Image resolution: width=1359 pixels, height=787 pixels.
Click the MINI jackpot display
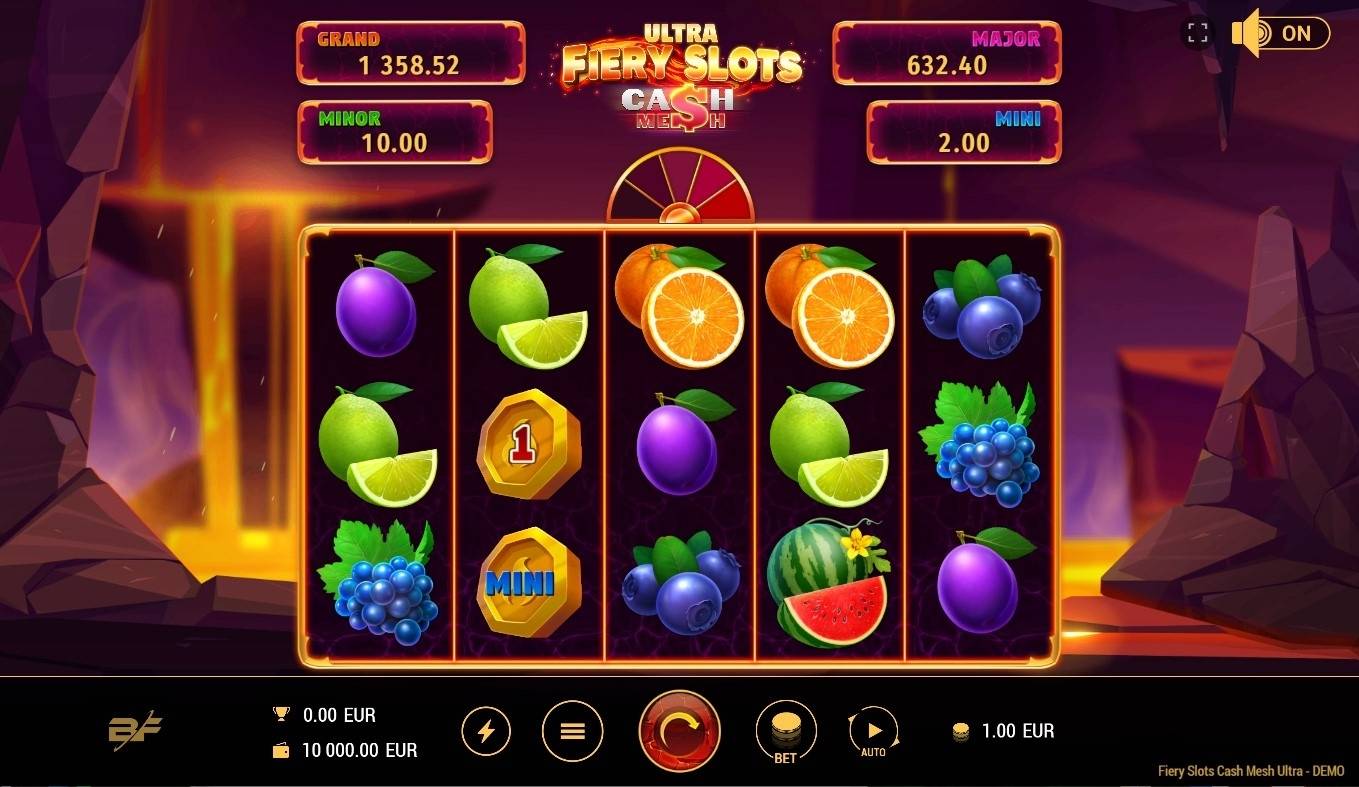(964, 131)
